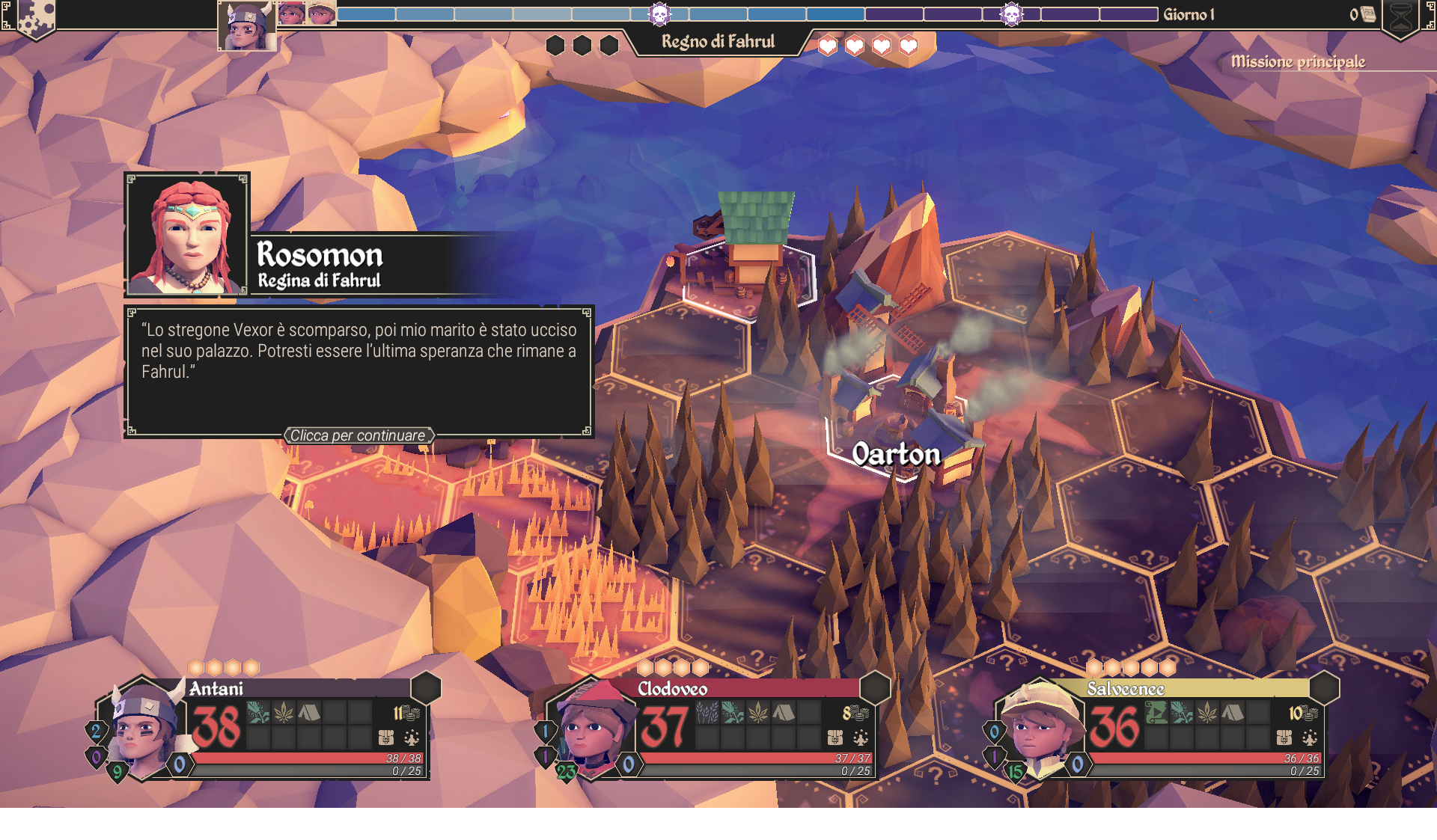Open Salveenee's inventory chest icon
The image size is (1437, 840).
[x=1284, y=738]
